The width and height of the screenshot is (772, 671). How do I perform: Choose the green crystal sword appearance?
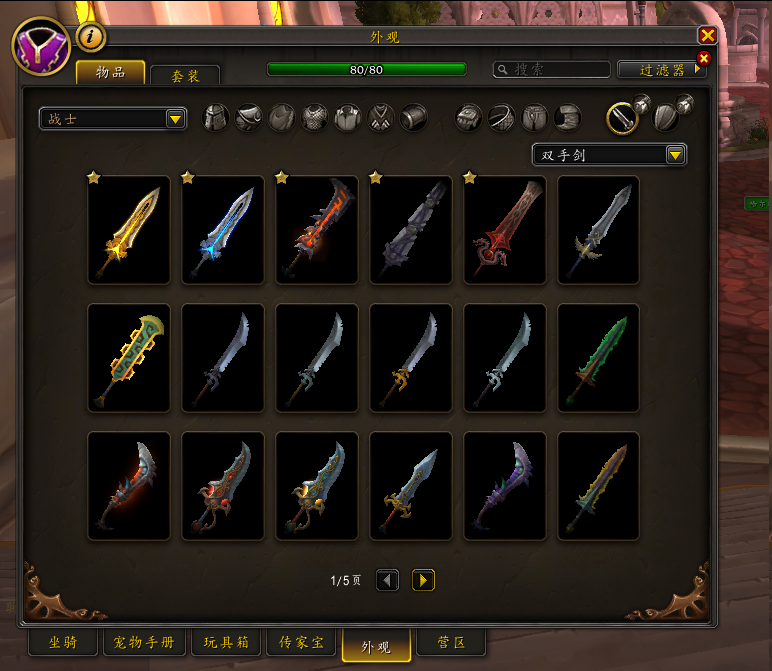pos(599,358)
